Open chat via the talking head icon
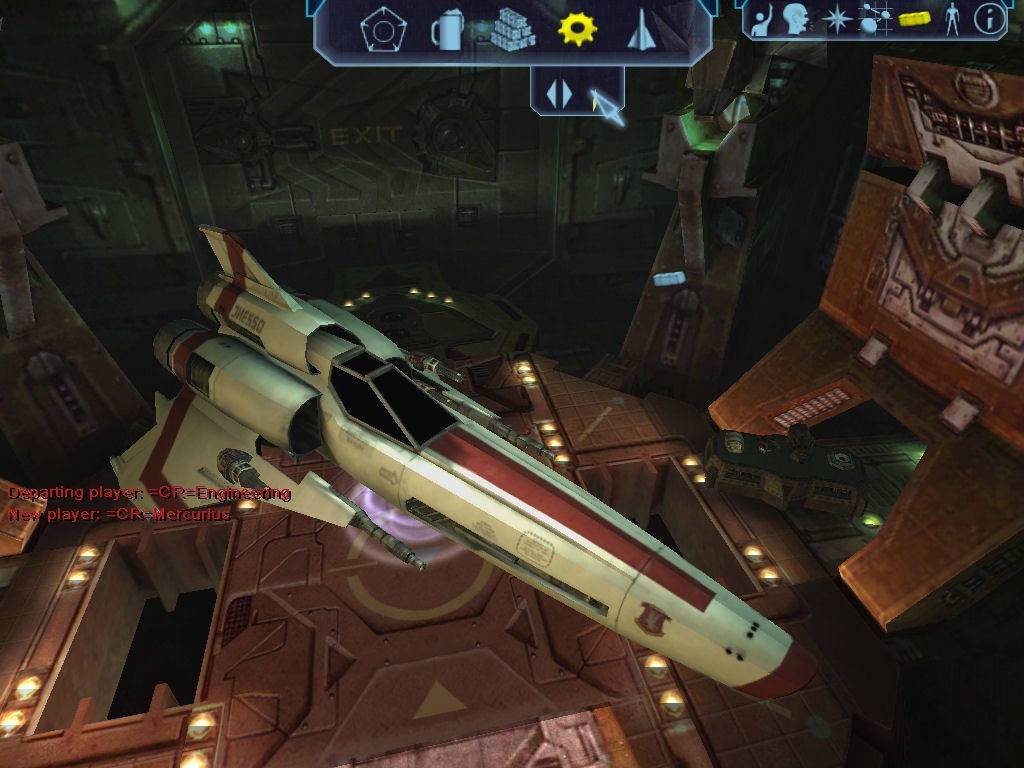 797,18
